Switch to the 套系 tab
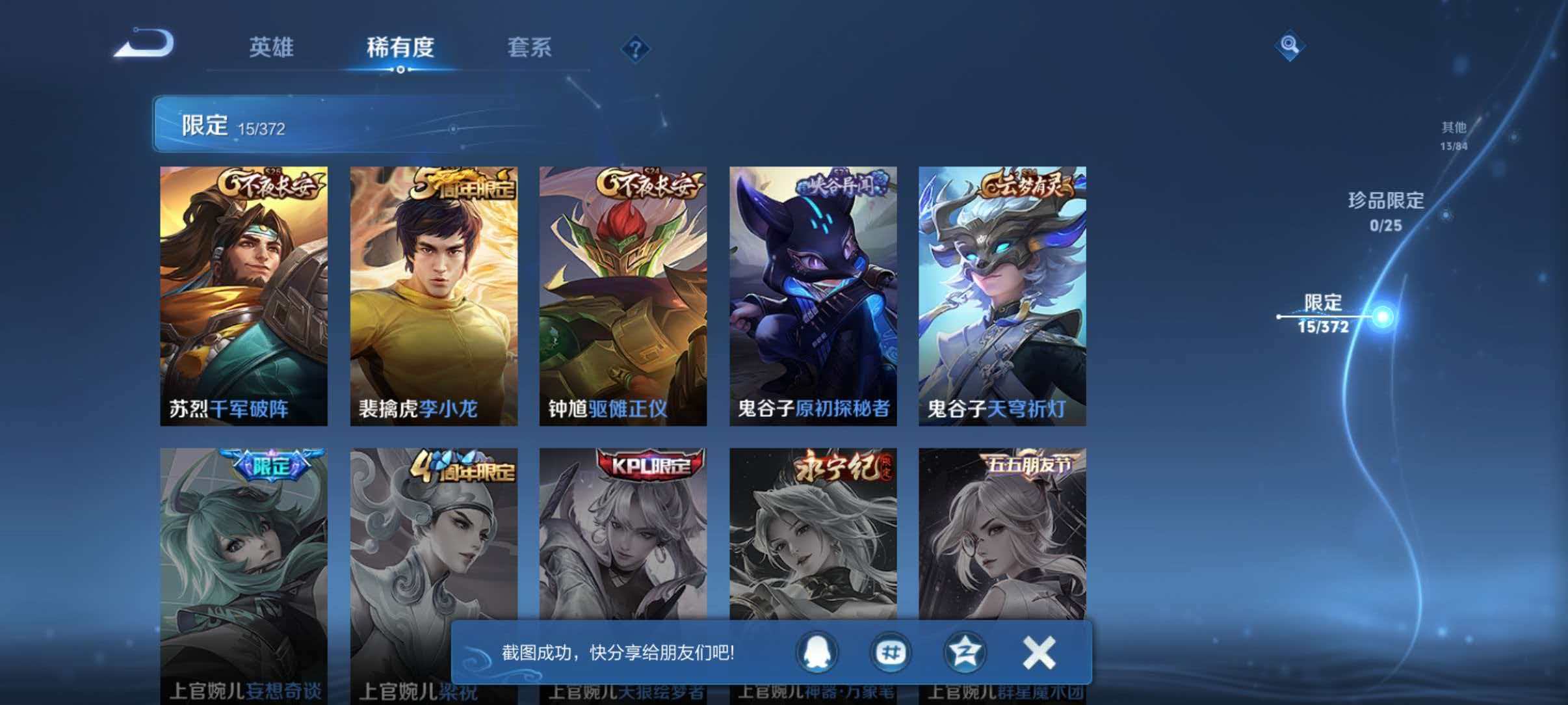Viewport: 1568px width, 705px height. (x=530, y=47)
